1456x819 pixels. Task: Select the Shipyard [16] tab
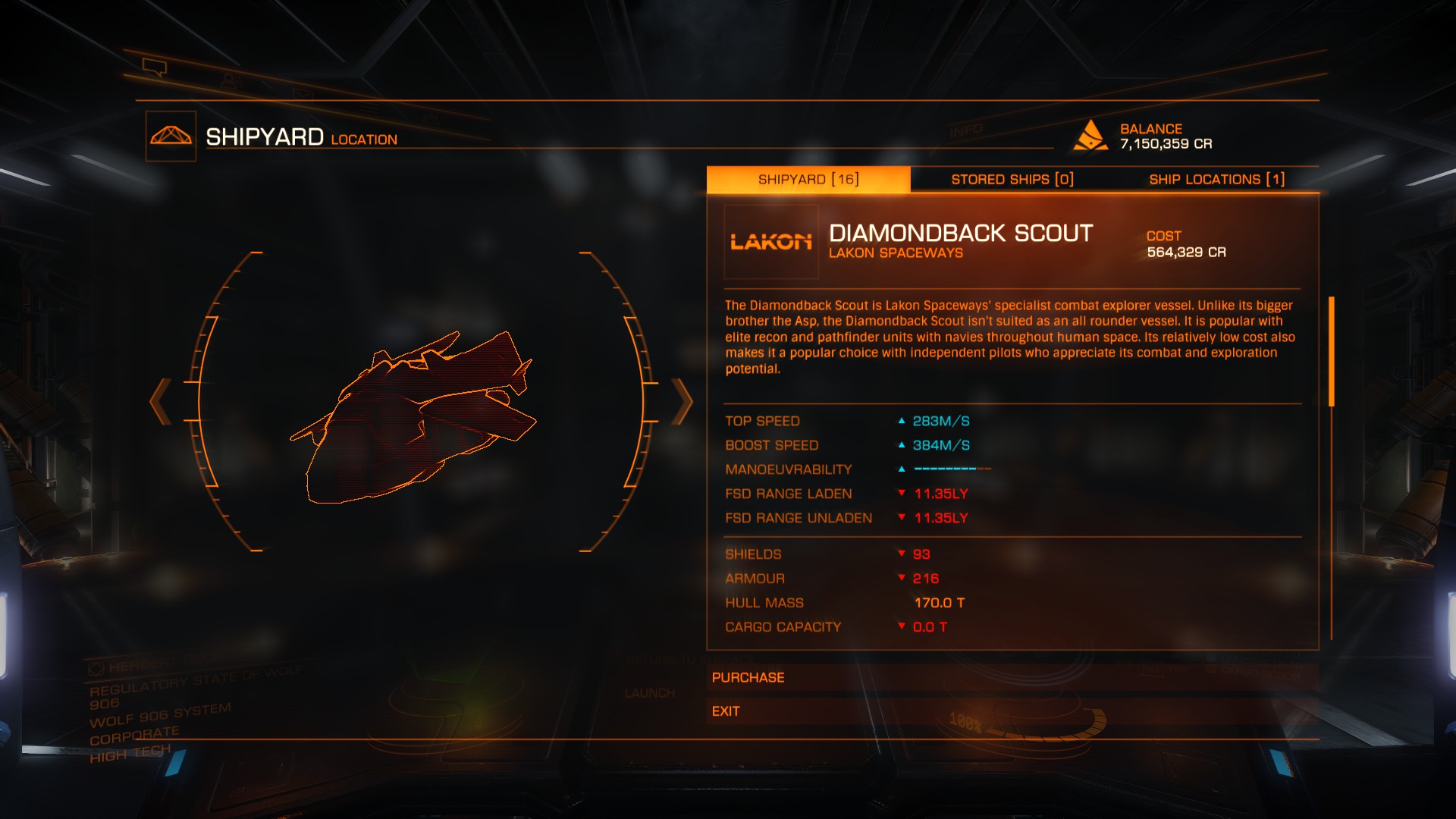click(808, 180)
